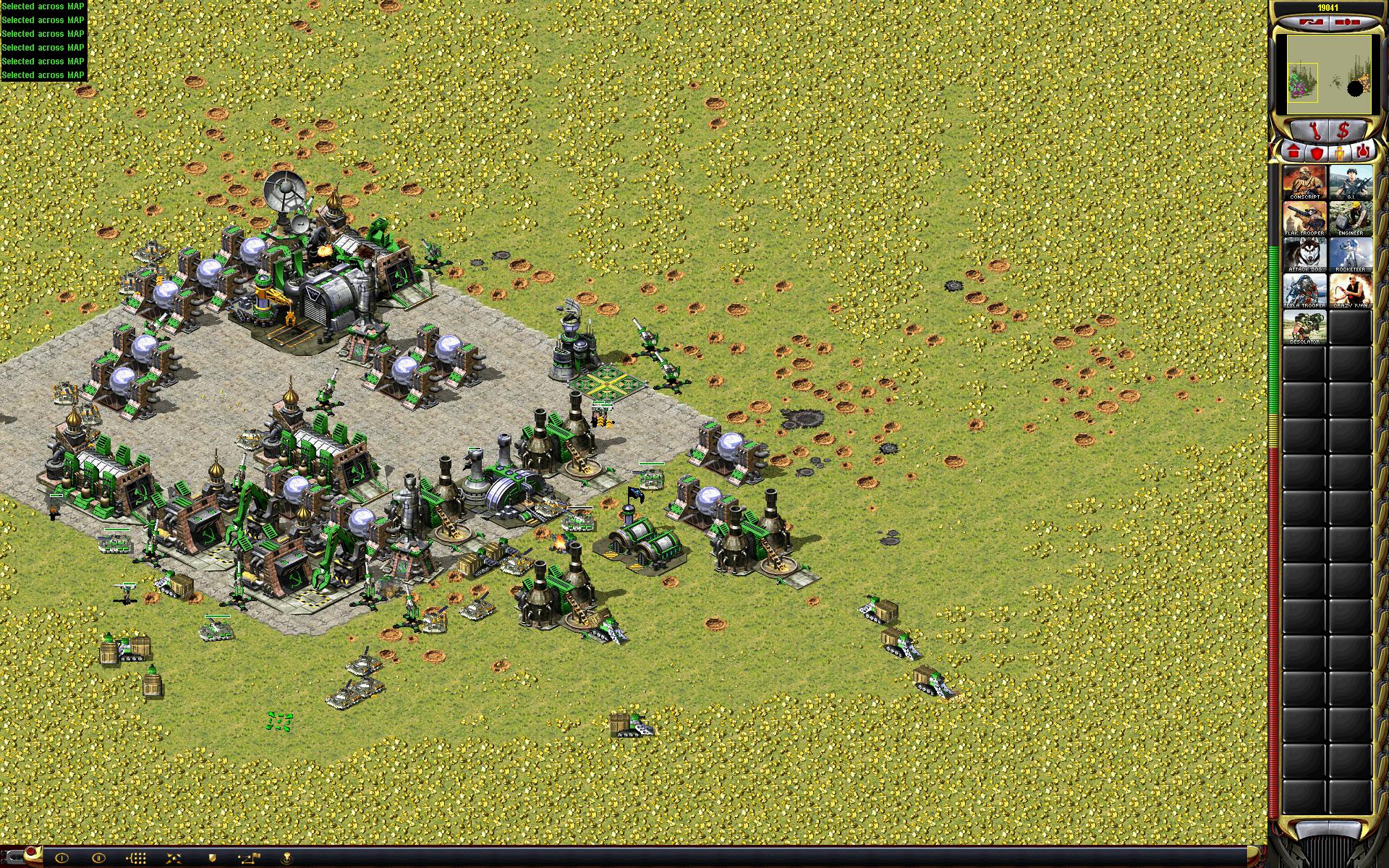Switch to the vehicles build tab
The height and width of the screenshot is (868, 1389).
(1363, 153)
